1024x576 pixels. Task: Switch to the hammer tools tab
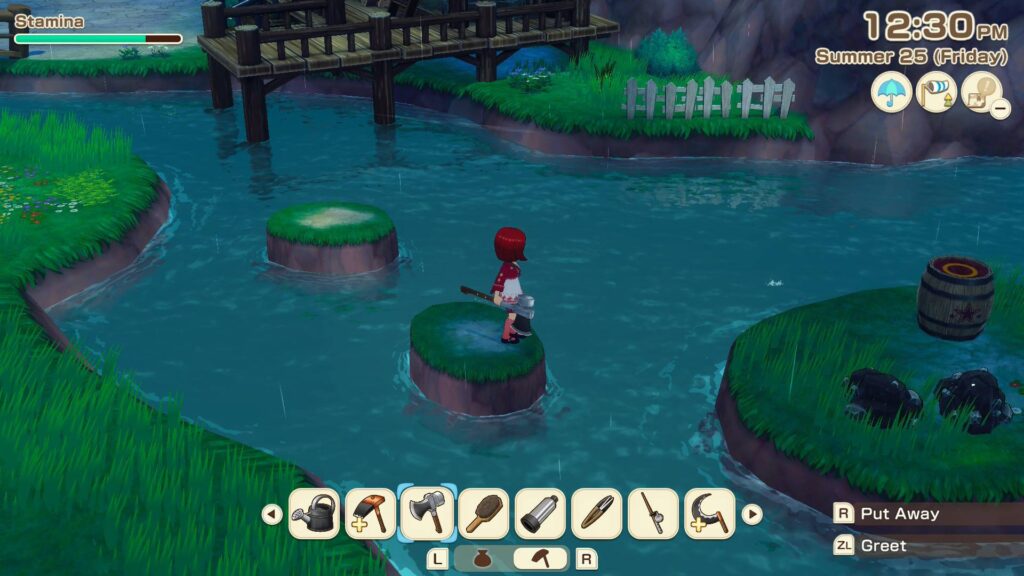click(540, 559)
